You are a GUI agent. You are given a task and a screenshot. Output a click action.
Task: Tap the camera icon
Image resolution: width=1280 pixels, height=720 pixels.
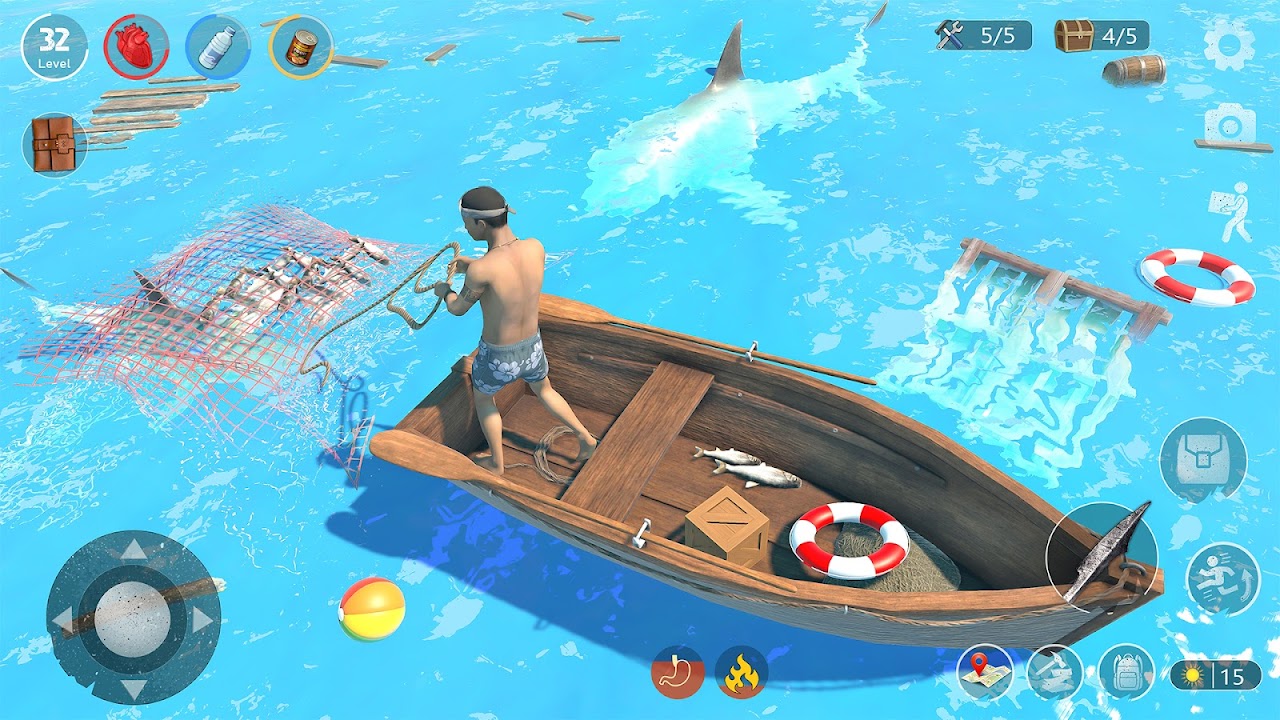(1229, 126)
